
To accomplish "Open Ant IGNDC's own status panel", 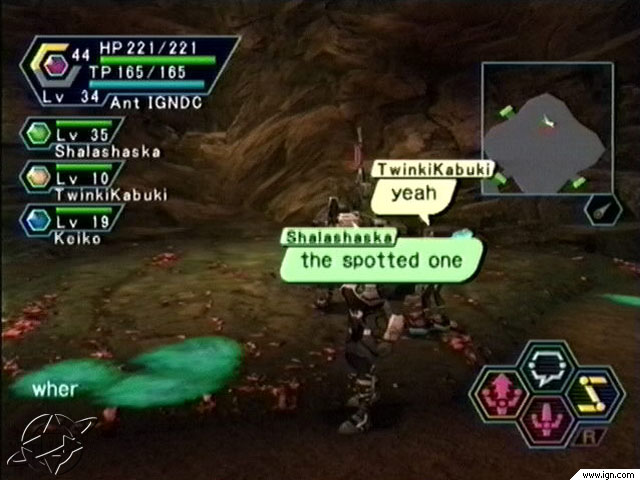I will coord(130,72).
